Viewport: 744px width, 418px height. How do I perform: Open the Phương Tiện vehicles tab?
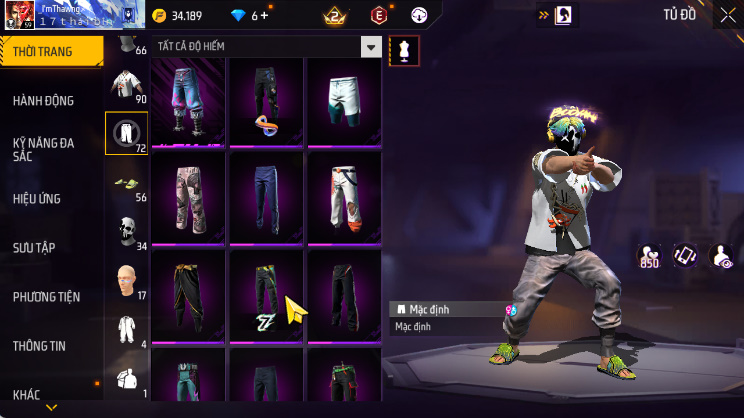pyautogui.click(x=46, y=296)
